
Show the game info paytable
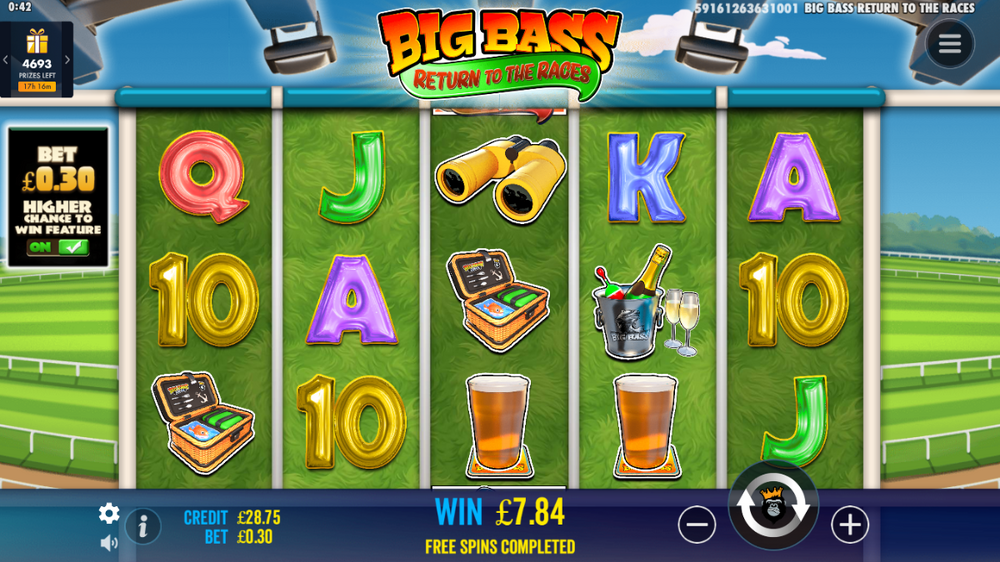pos(143,525)
